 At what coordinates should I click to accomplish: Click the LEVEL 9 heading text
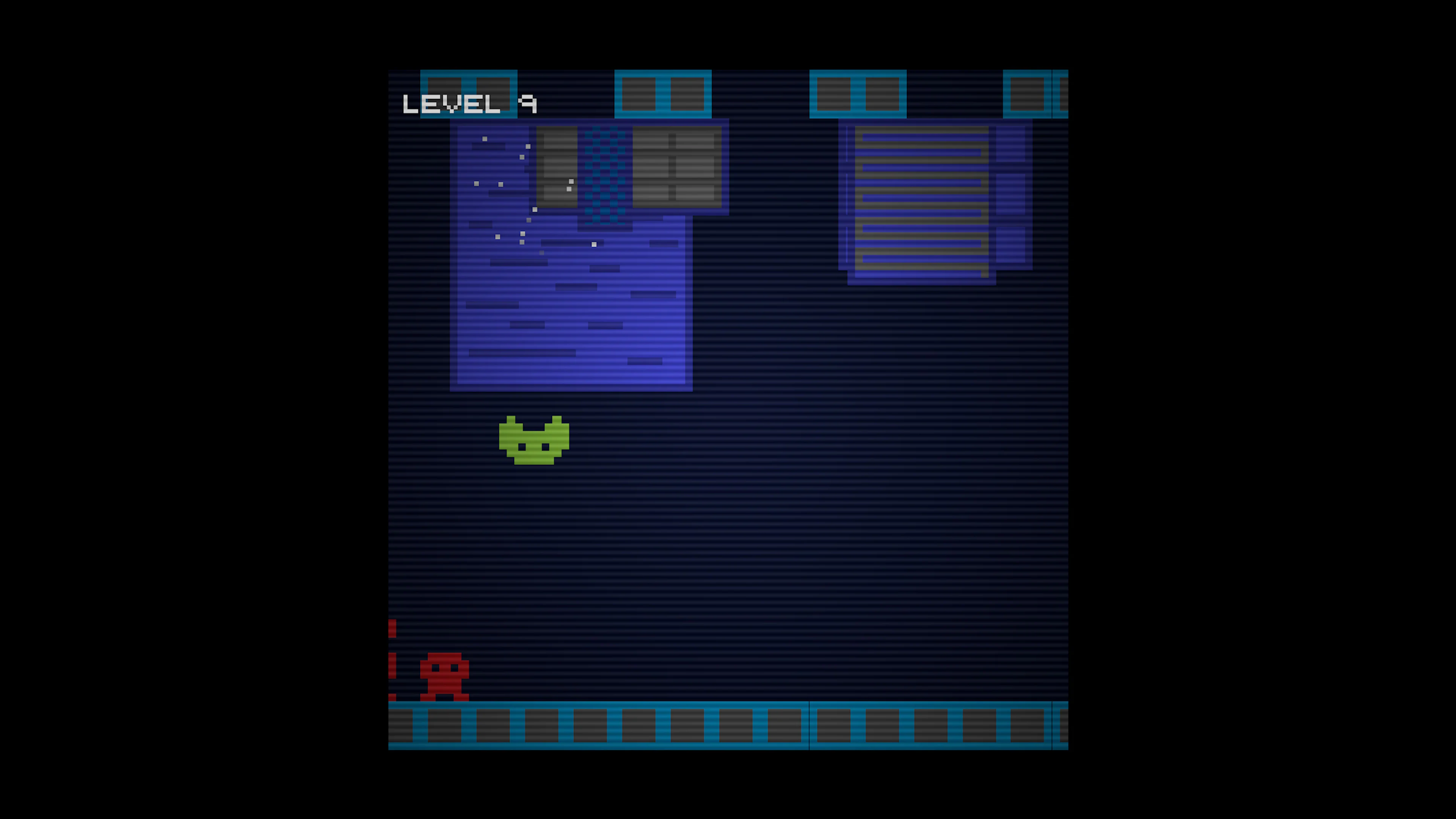(x=469, y=103)
